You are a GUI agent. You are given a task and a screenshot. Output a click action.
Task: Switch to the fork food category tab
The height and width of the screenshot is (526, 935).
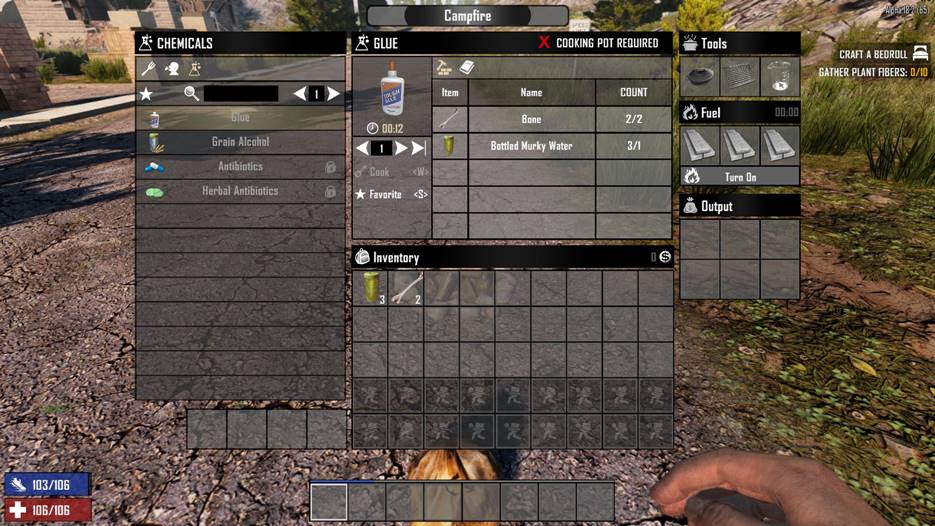(x=148, y=70)
